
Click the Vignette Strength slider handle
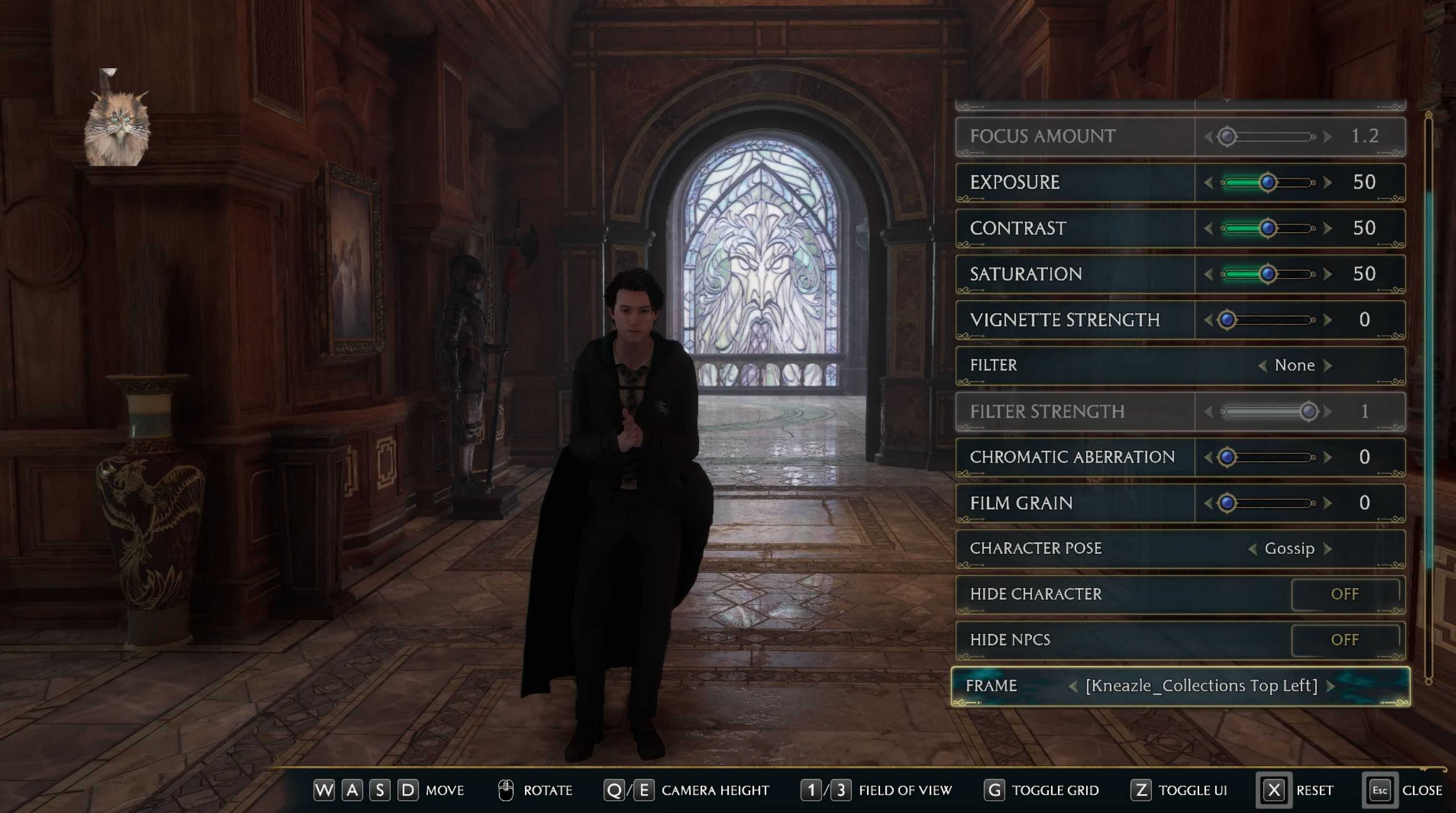tap(1227, 320)
